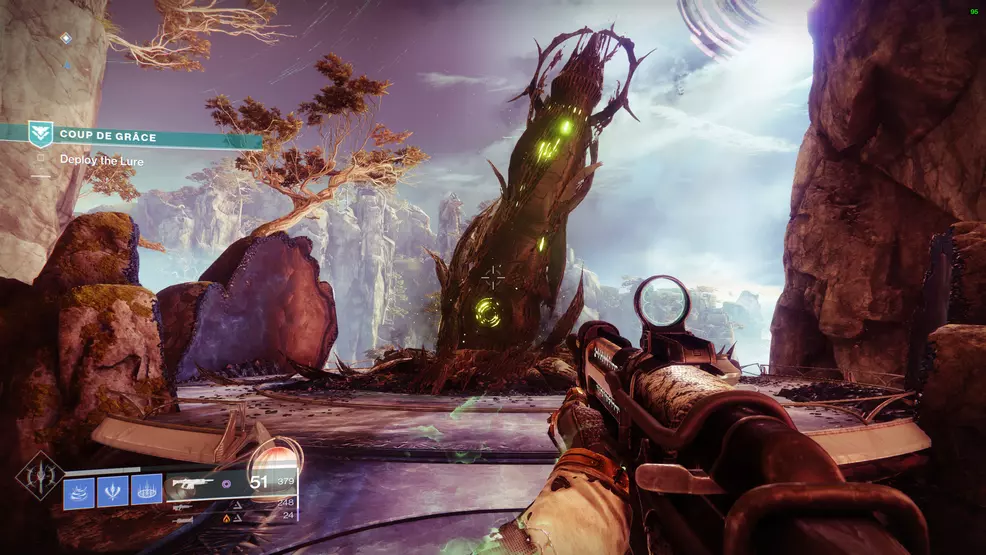Select the diamond-shaped super ability icon
The width and height of the screenshot is (986, 555).
(38, 477)
